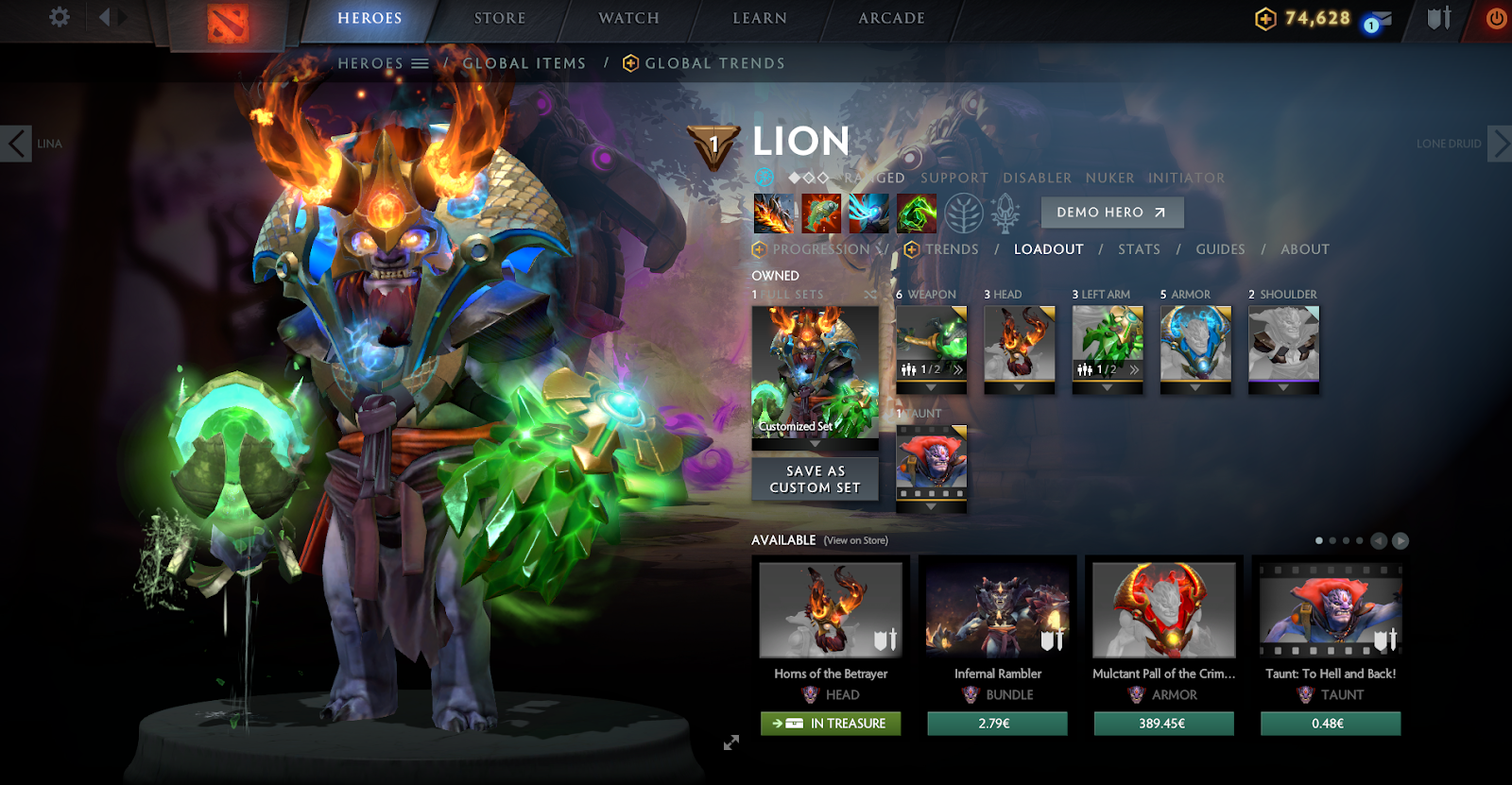Switch to the STATS tab
This screenshot has height=785, width=1512.
point(1139,249)
